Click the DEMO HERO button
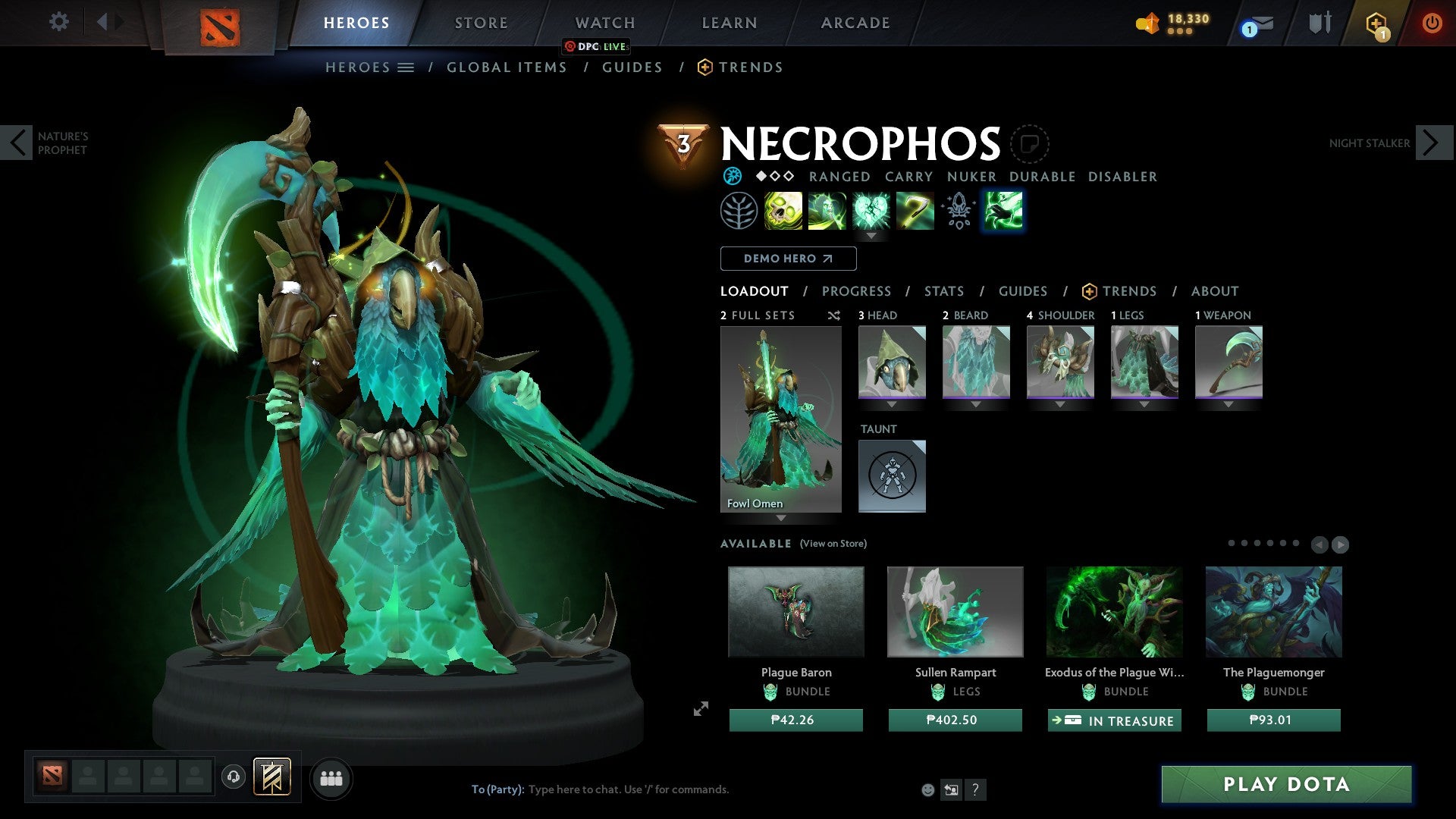 pos(787,258)
